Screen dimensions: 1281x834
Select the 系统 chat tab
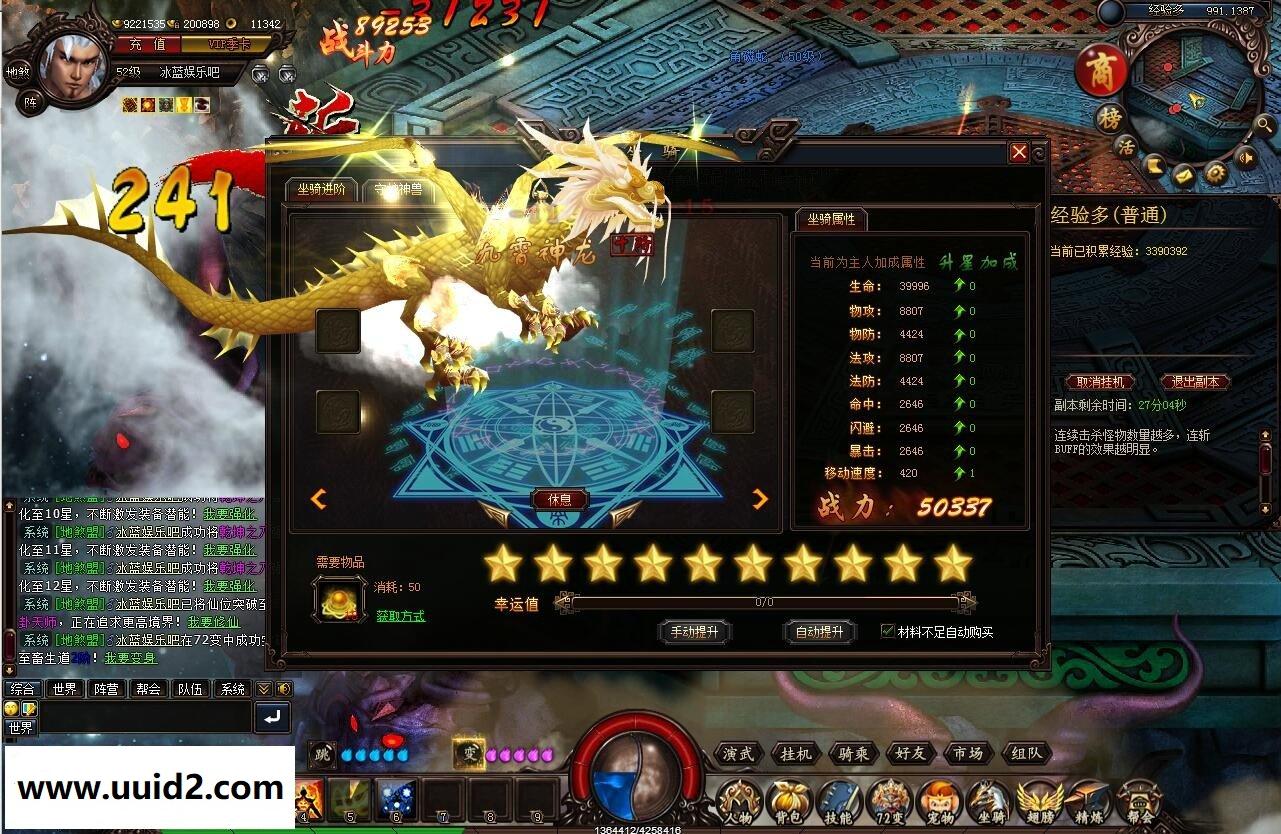coord(234,689)
